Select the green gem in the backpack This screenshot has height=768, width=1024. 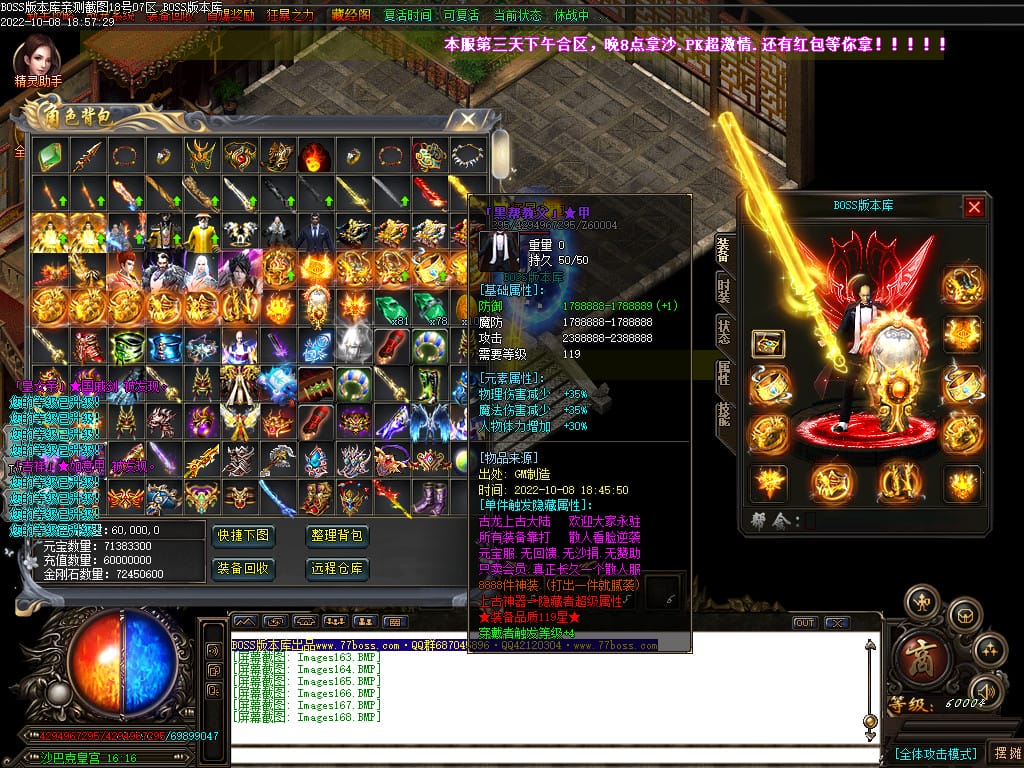[x=49, y=155]
